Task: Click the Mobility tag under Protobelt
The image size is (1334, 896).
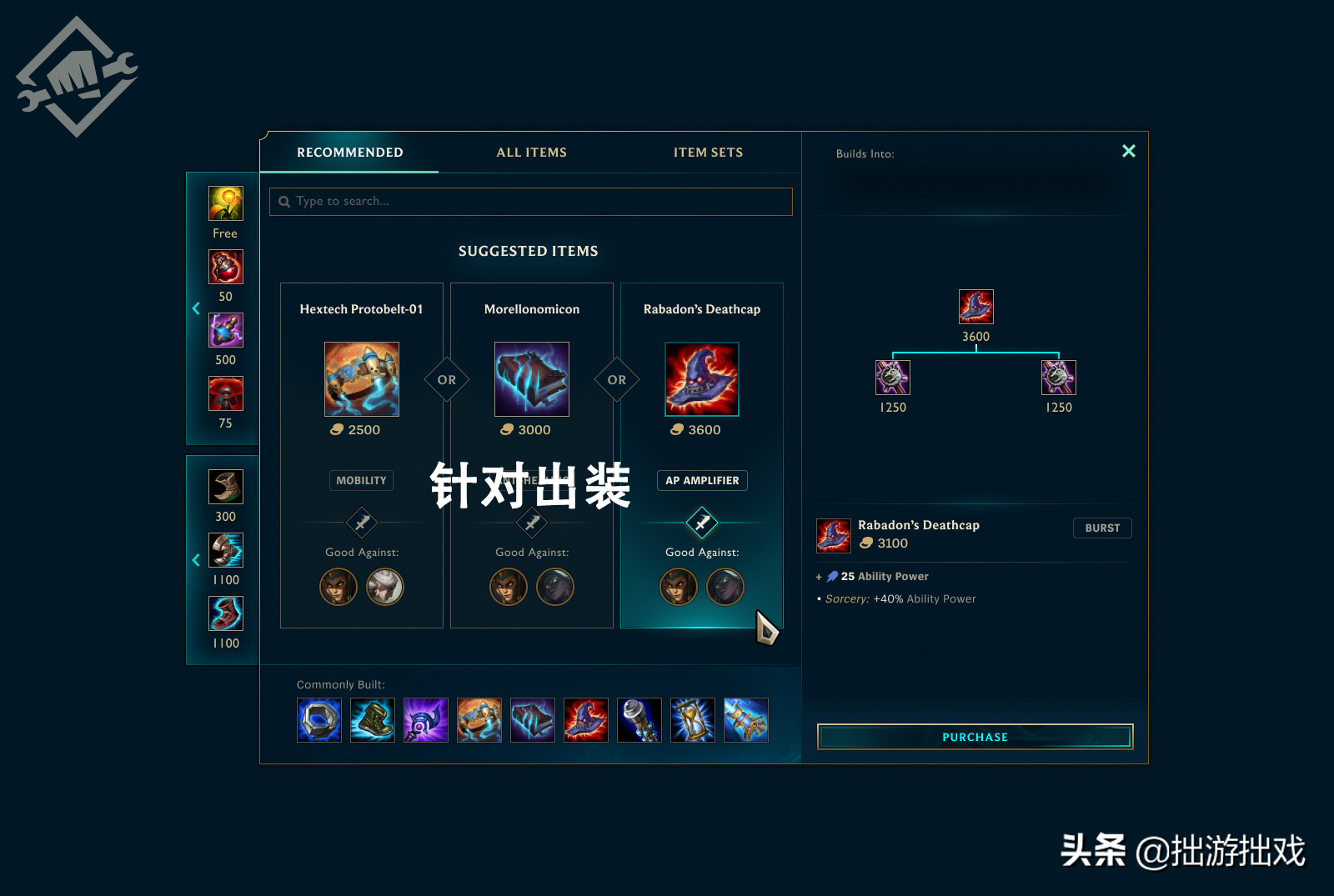Action: pyautogui.click(x=361, y=481)
